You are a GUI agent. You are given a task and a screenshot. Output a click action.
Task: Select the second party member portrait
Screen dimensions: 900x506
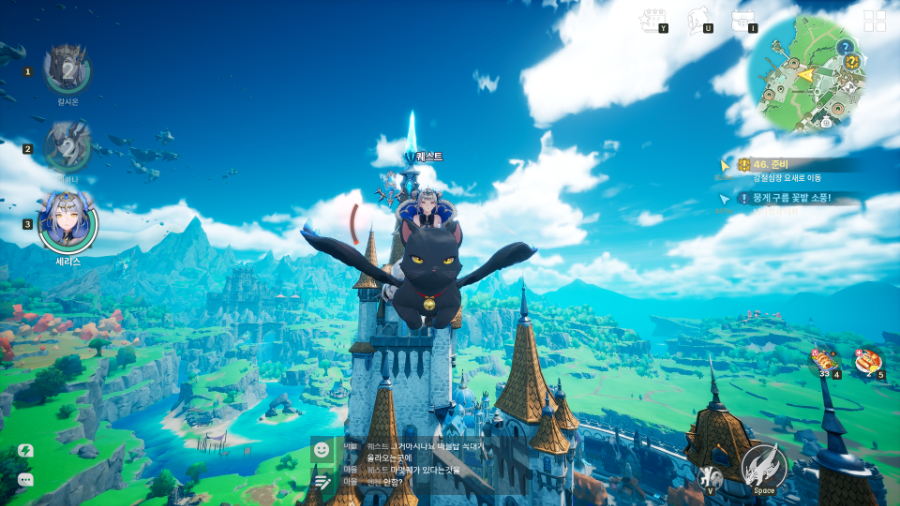67,146
